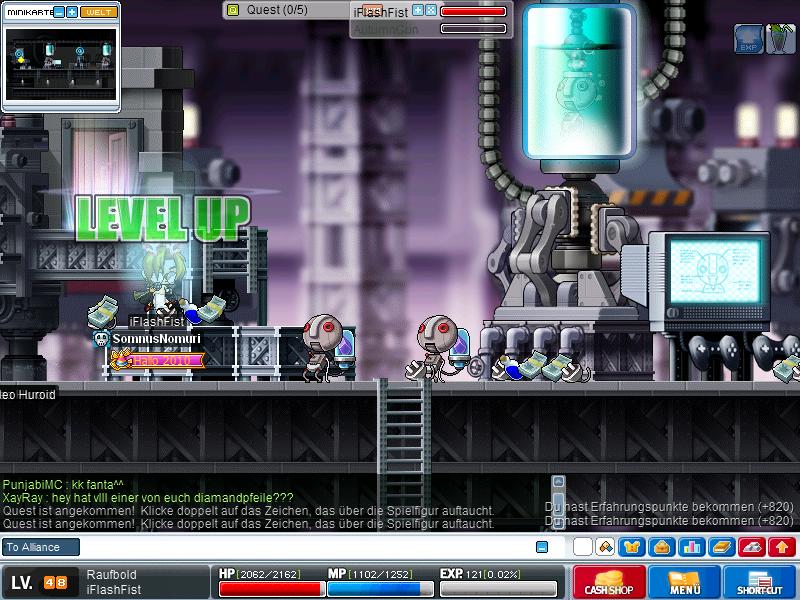Open the skill book icon
The image size is (800, 600).
pyautogui.click(x=722, y=547)
